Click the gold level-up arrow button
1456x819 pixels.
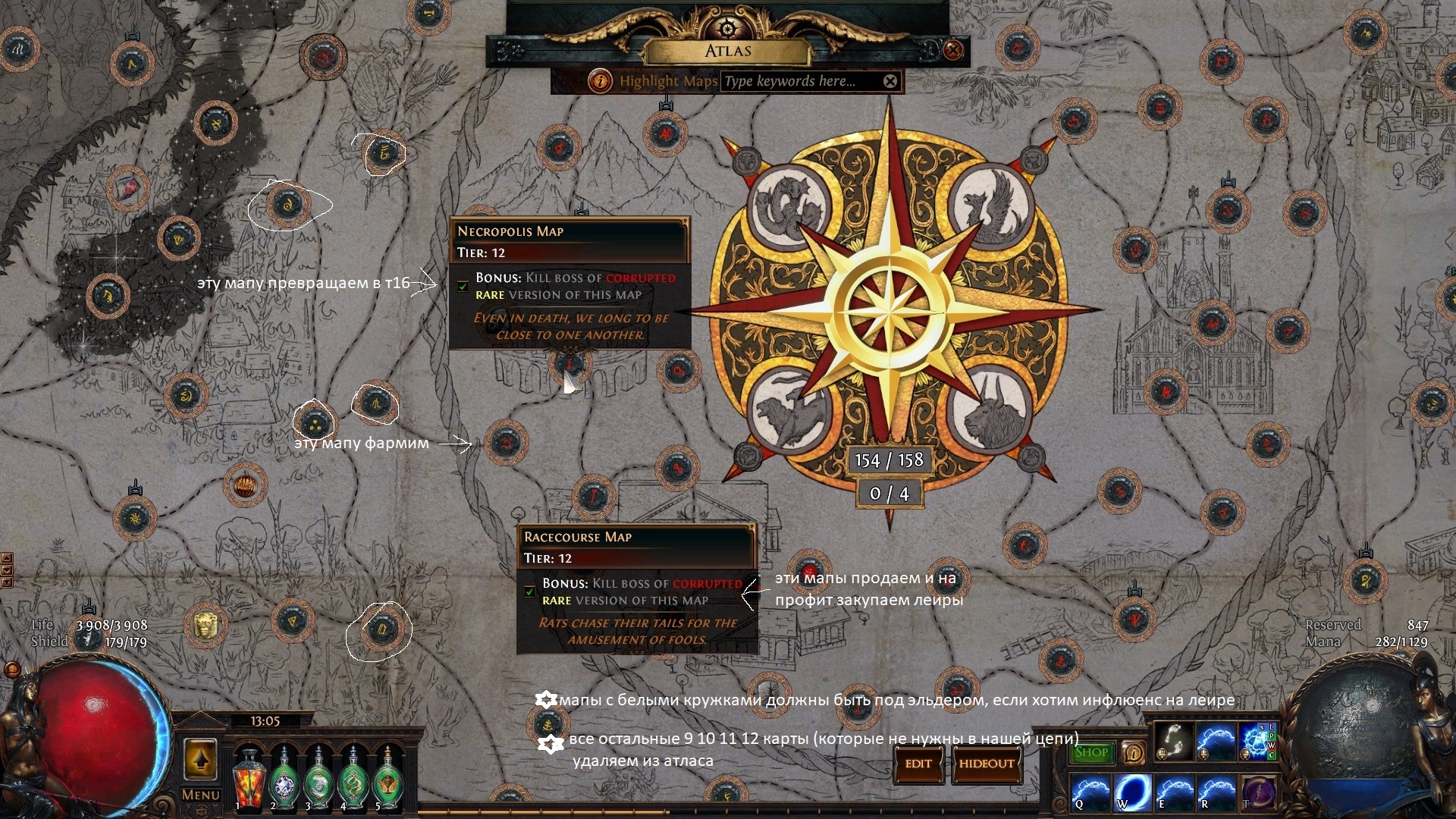click(x=200, y=759)
